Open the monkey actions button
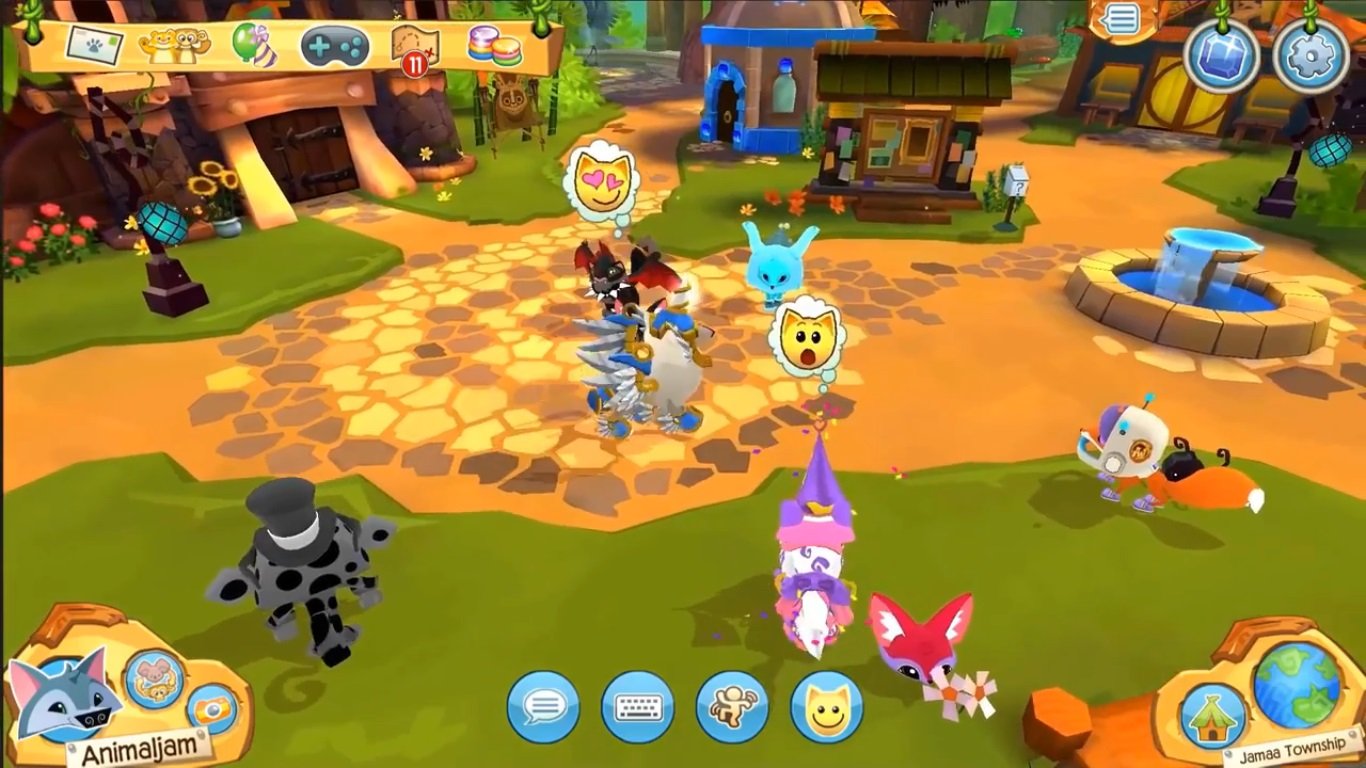The height and width of the screenshot is (768, 1366). [732, 707]
